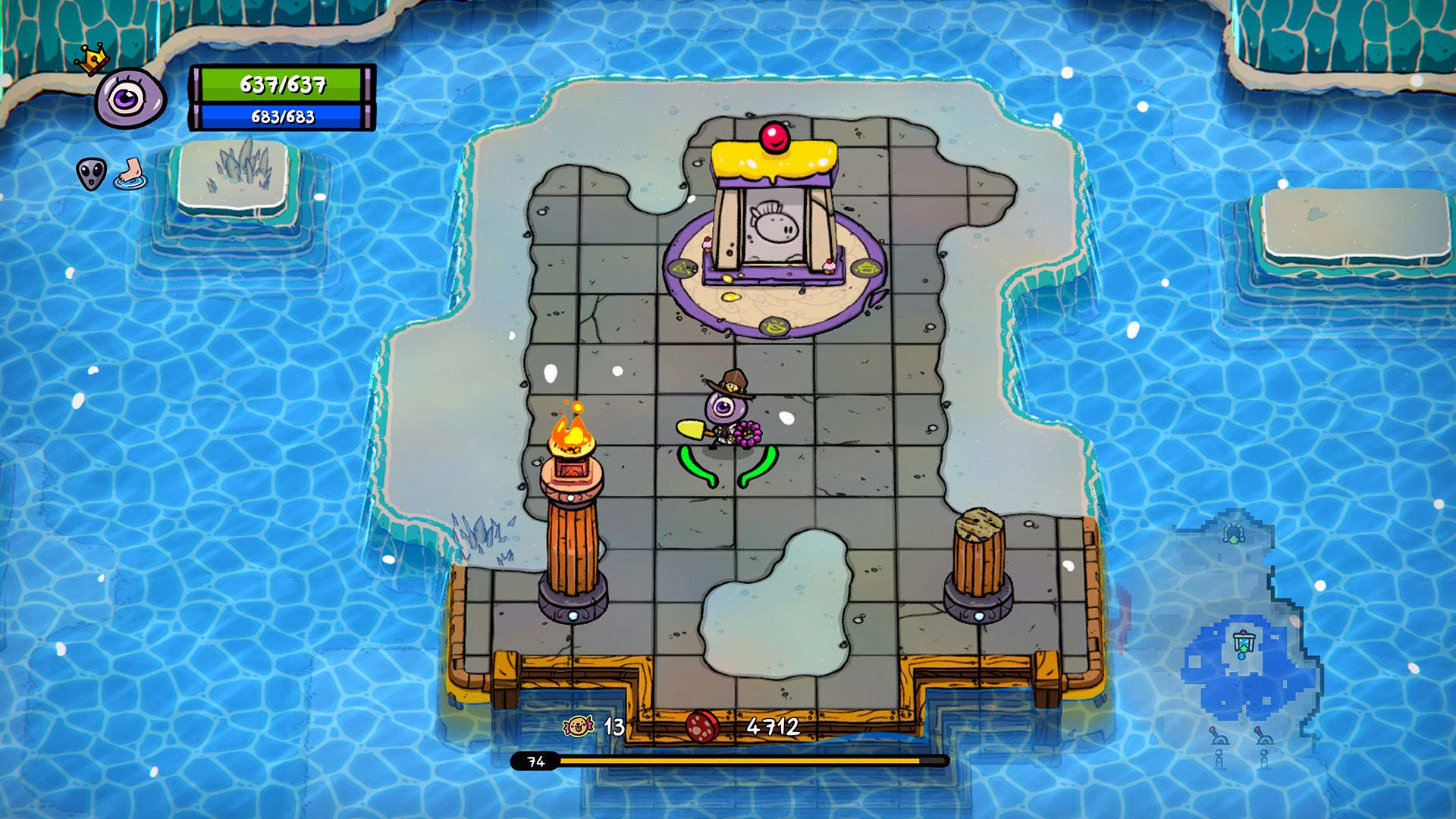
Task: Click the well icon on the minimap
Action: [x=1243, y=642]
